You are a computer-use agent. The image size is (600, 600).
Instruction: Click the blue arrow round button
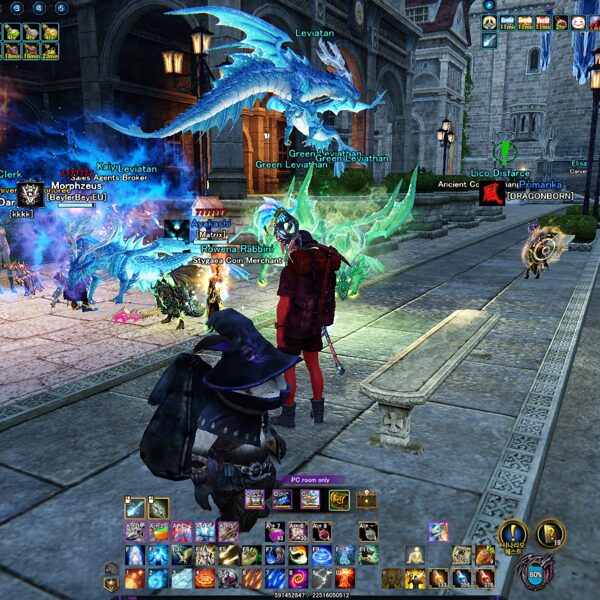489,5
